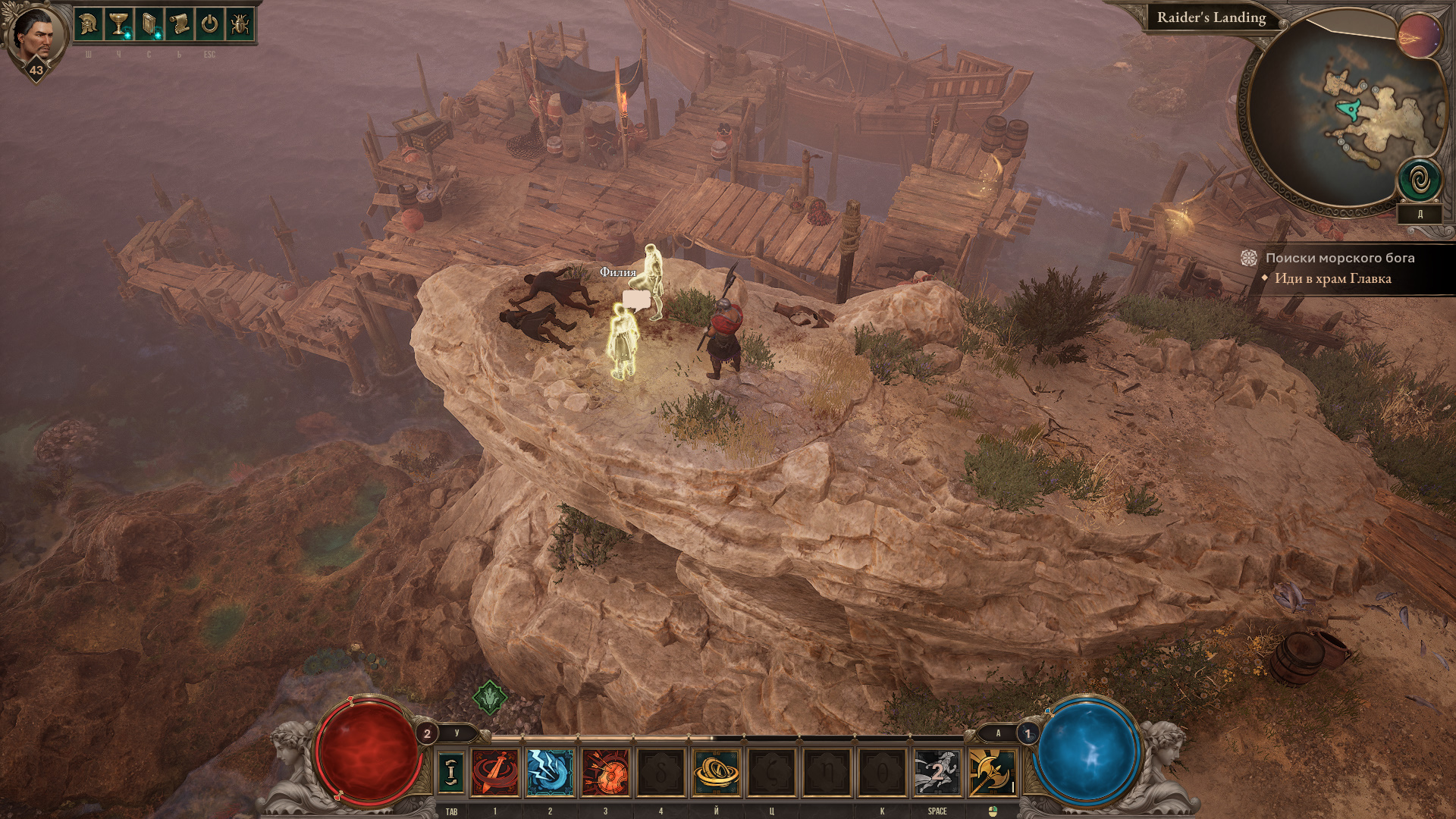Image resolution: width=1456 pixels, height=819 pixels.
Task: Toggle the weapon swap button
Action: (x=451, y=771)
